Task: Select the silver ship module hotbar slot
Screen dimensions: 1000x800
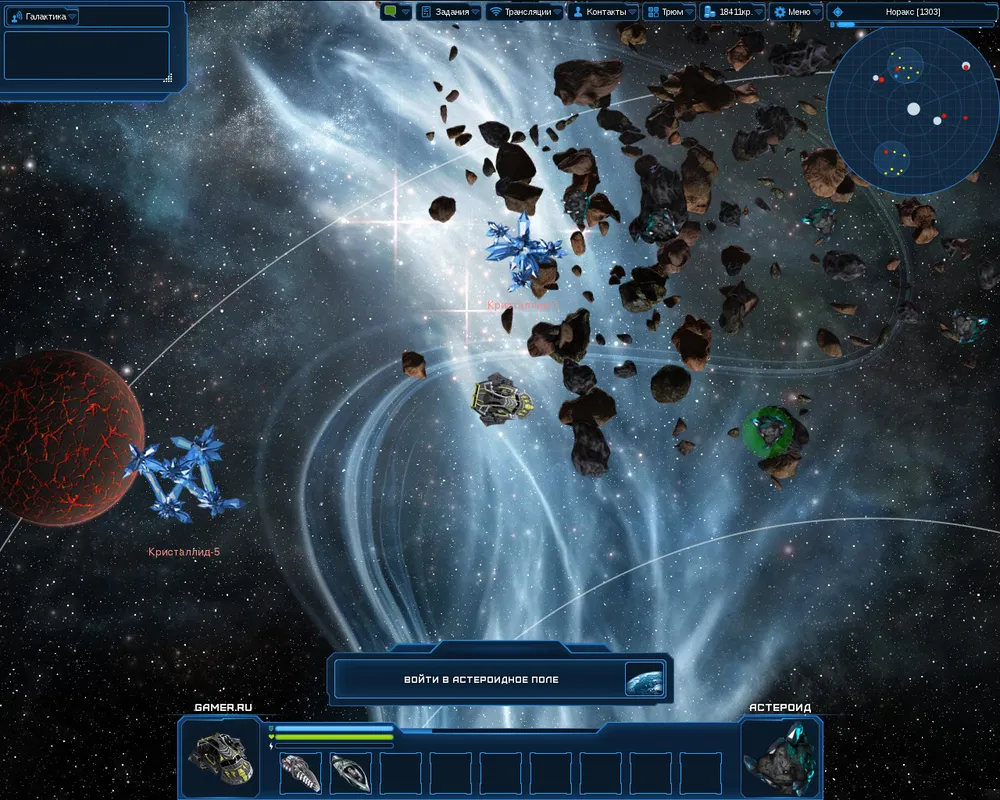Action: click(350, 772)
